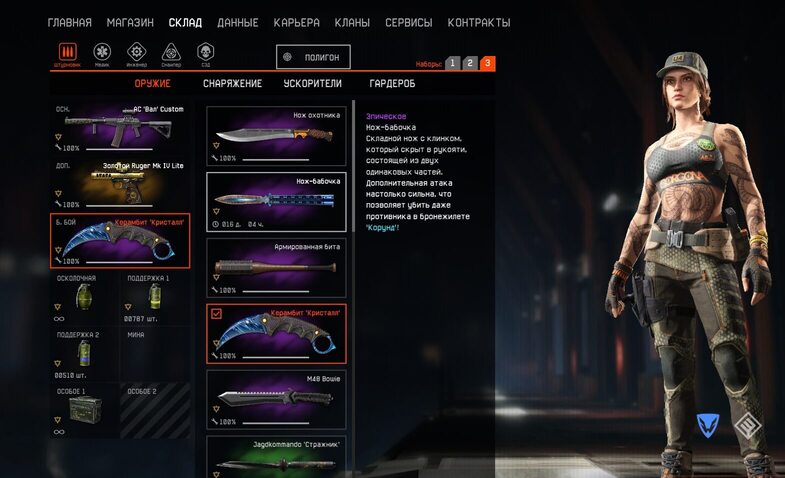This screenshot has width=785, height=478.
Task: Open the ДАННЫЕ menu section
Action: [x=237, y=22]
